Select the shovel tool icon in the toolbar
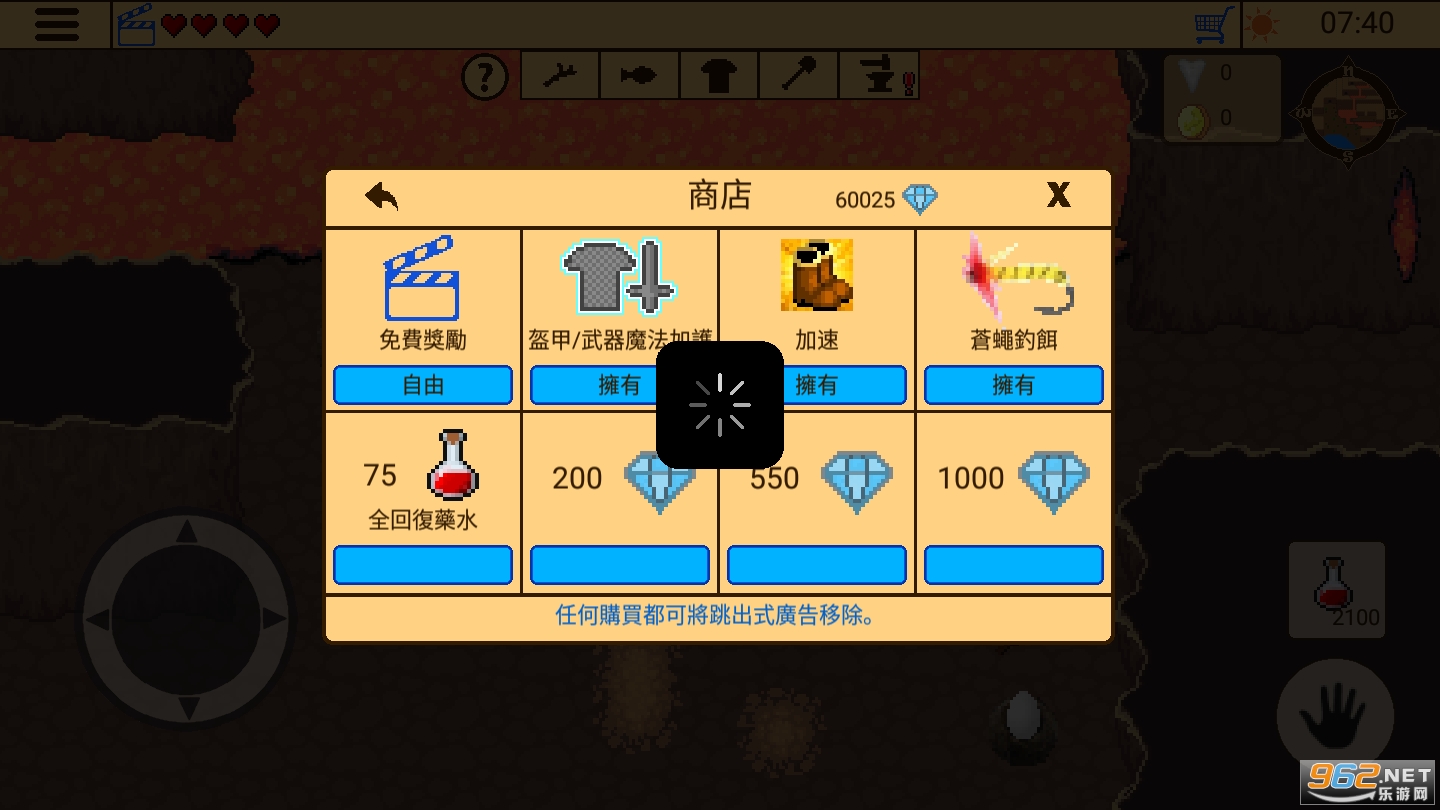 [x=799, y=74]
